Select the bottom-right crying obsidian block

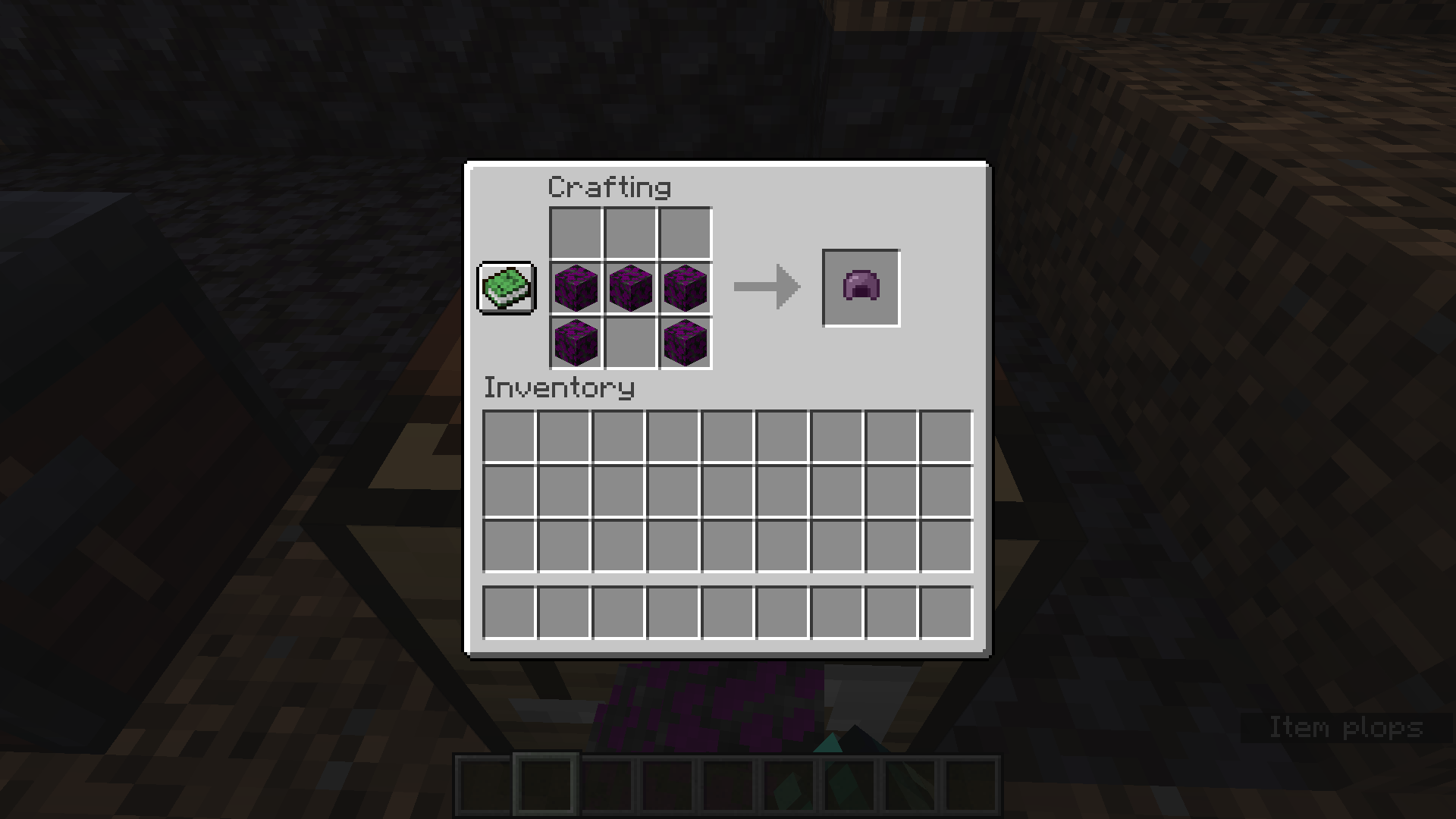[x=684, y=343]
